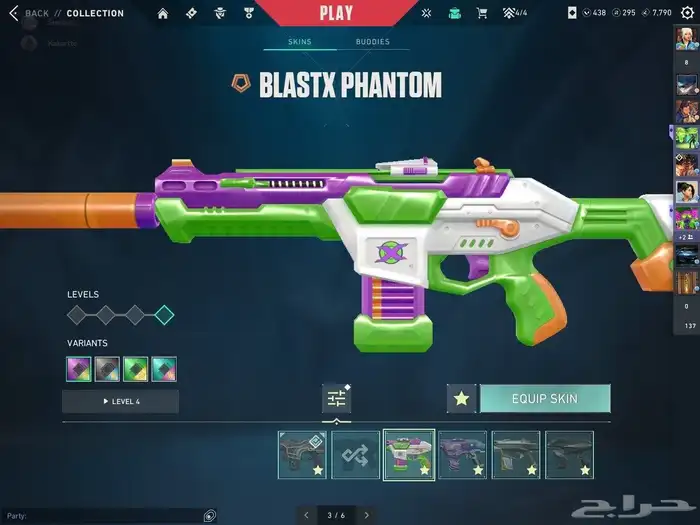Click the Party chat input field

coord(100,516)
